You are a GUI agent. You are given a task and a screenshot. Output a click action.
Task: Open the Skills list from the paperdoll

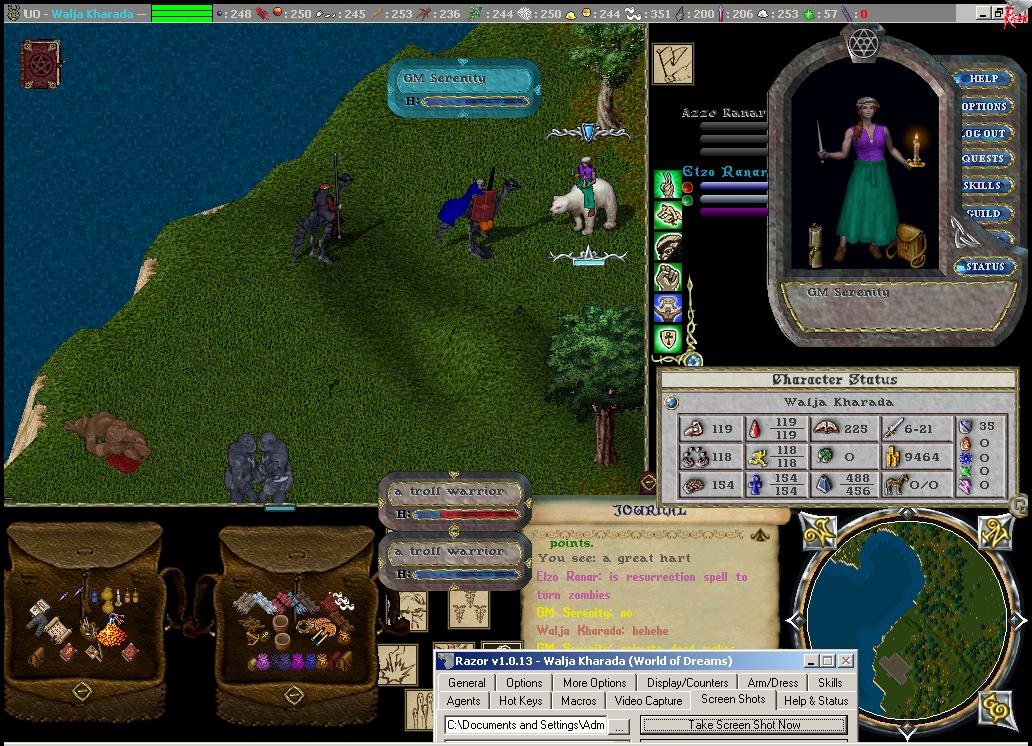(983, 186)
